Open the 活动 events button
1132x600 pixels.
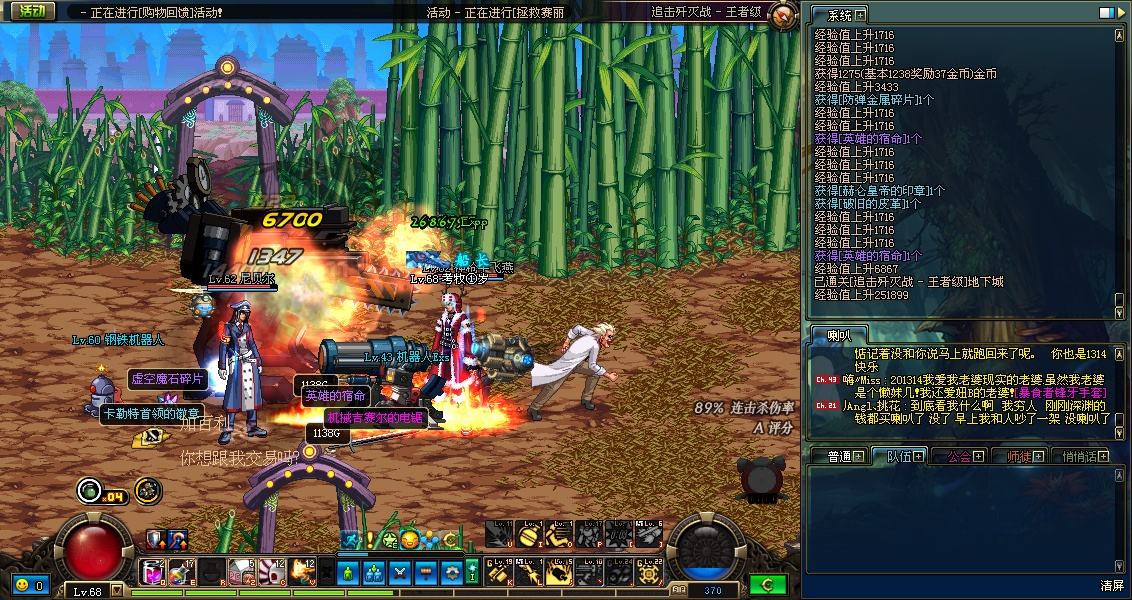click(33, 12)
